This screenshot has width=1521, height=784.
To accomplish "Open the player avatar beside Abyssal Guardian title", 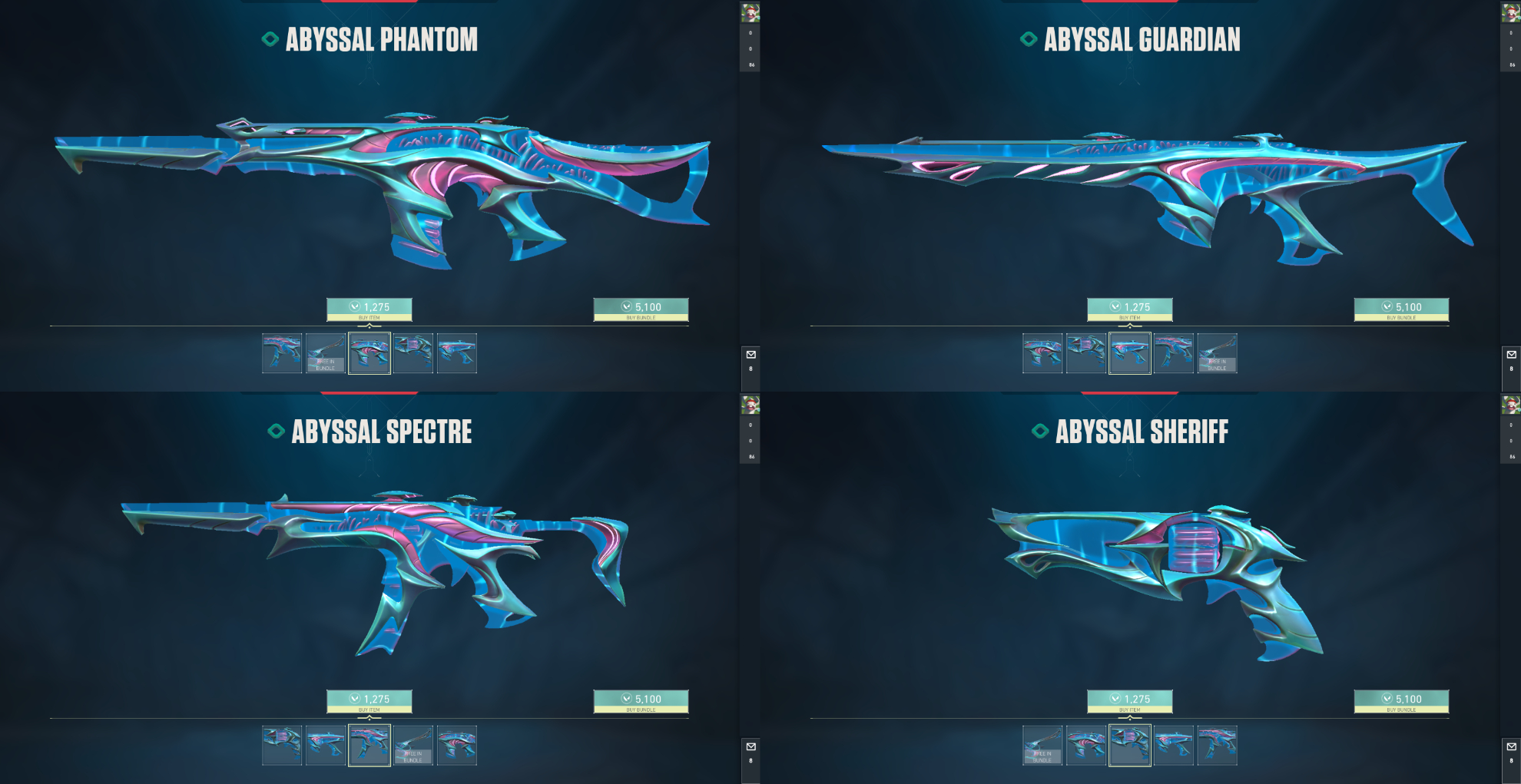I will tap(1510, 12).
